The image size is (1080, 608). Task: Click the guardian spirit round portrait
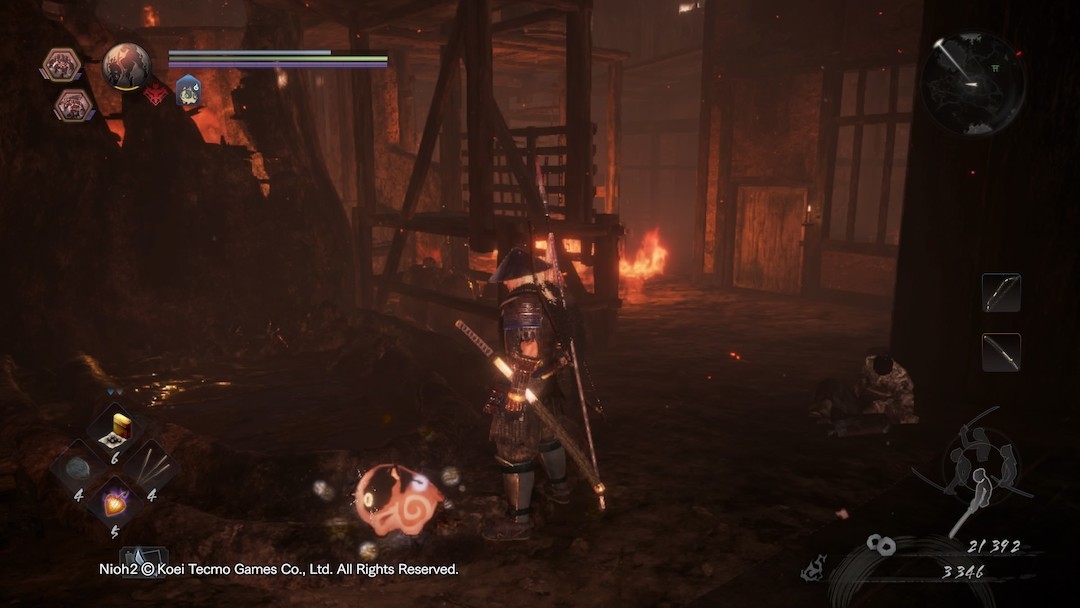tap(126, 66)
